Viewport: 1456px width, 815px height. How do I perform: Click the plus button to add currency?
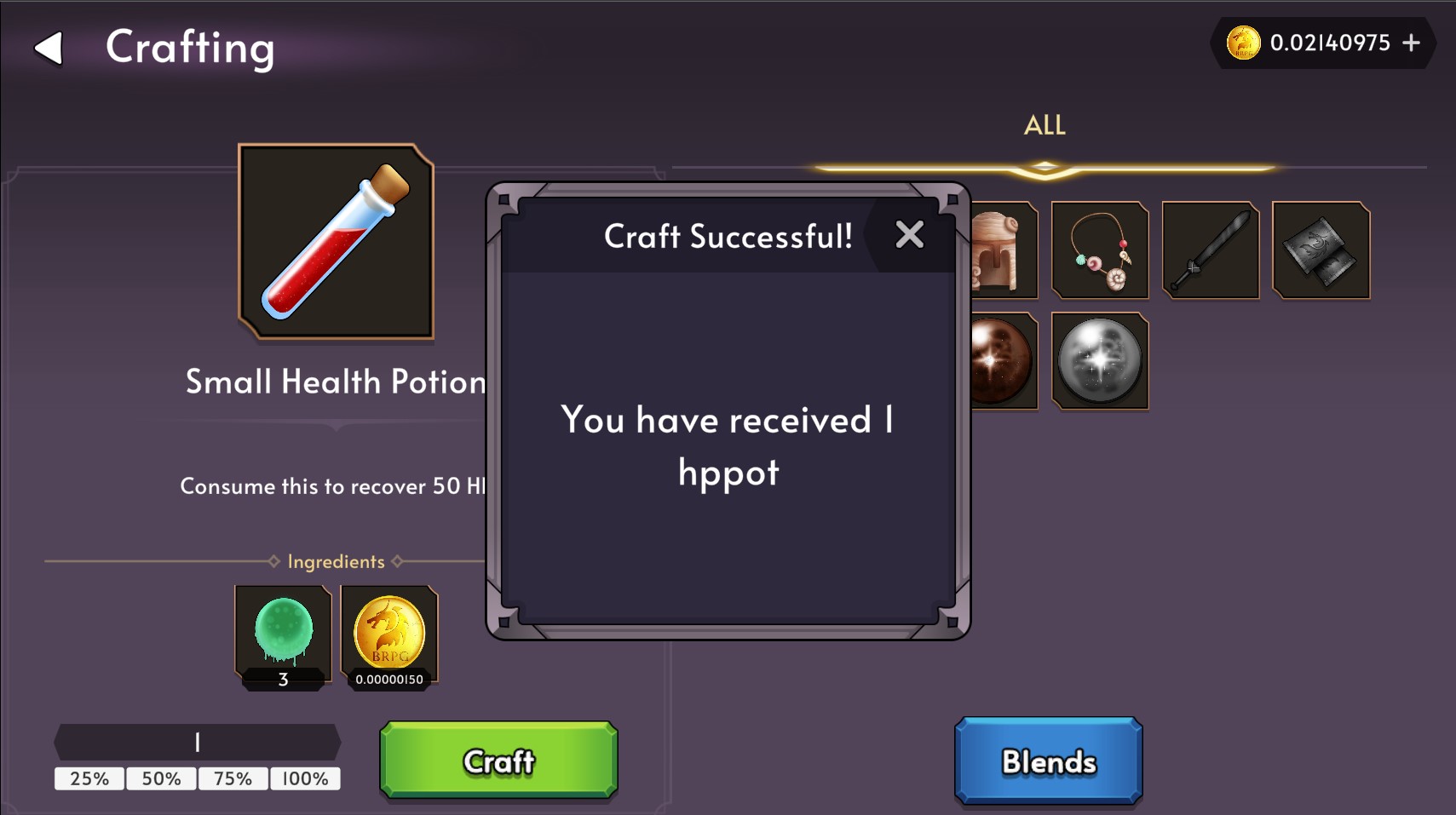[x=1413, y=43]
